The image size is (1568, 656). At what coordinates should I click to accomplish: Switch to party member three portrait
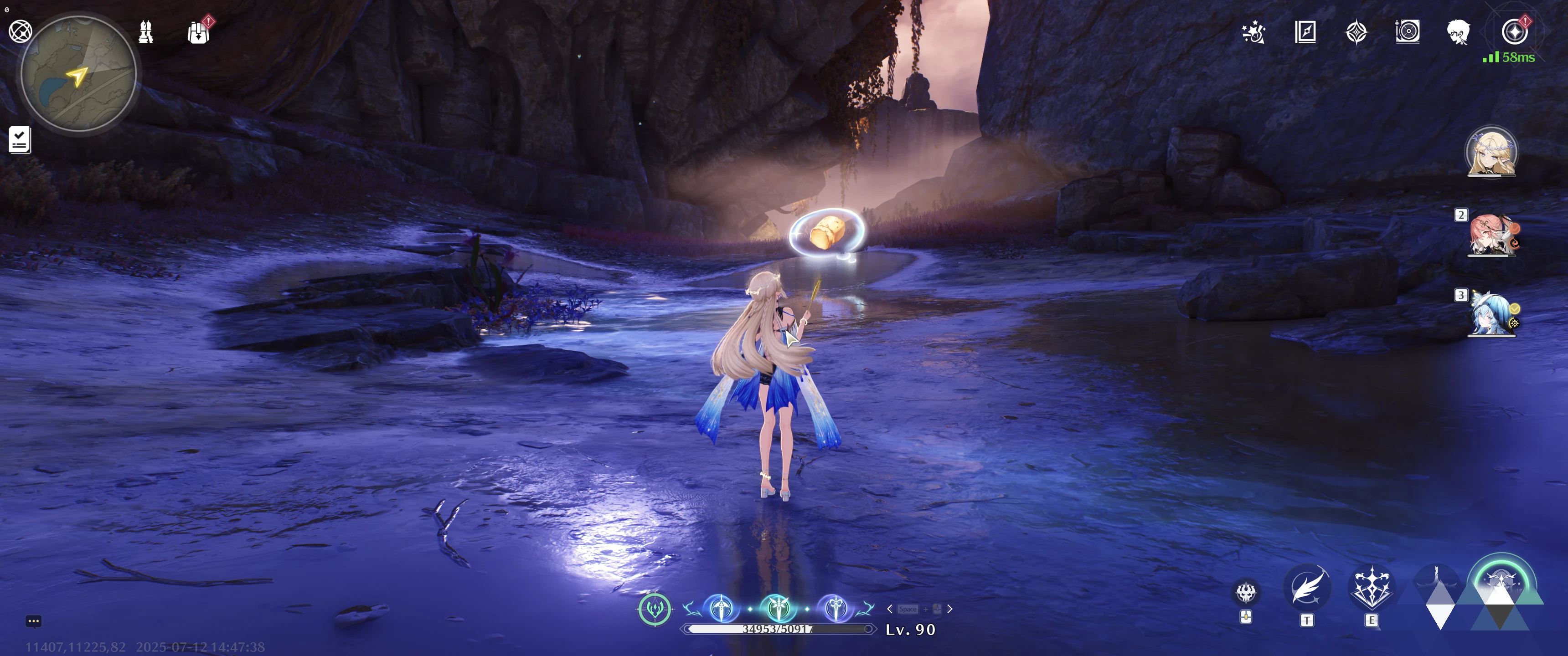(1491, 315)
